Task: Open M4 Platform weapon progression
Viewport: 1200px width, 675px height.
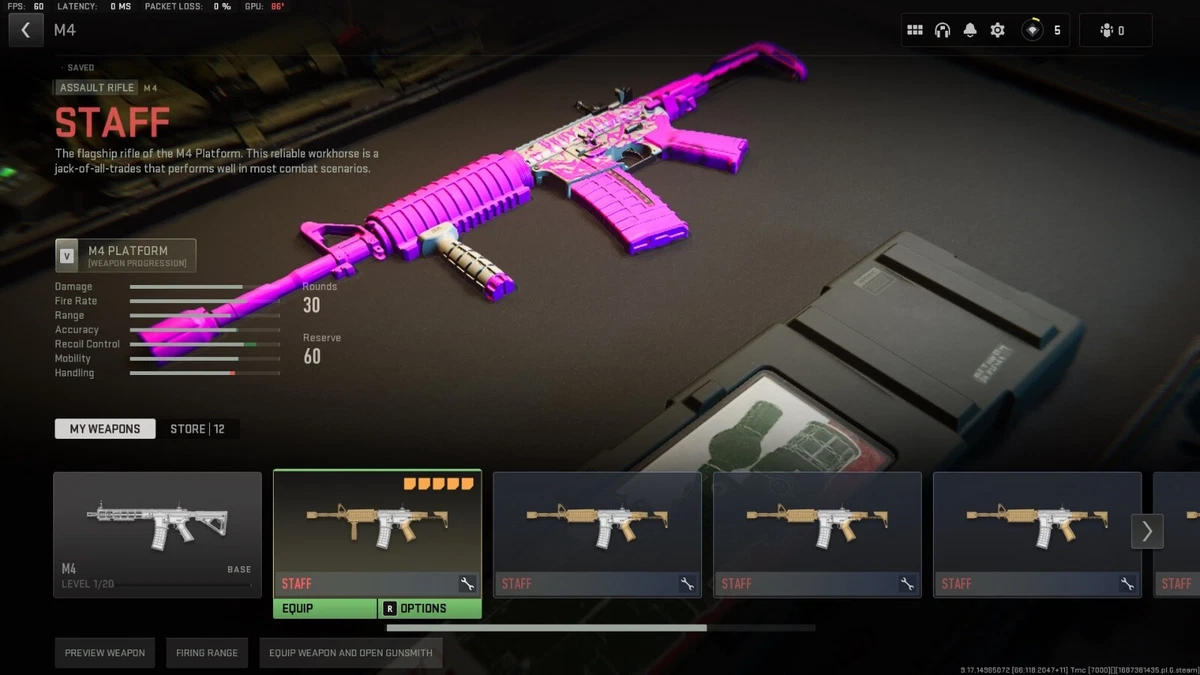Action: (126, 256)
